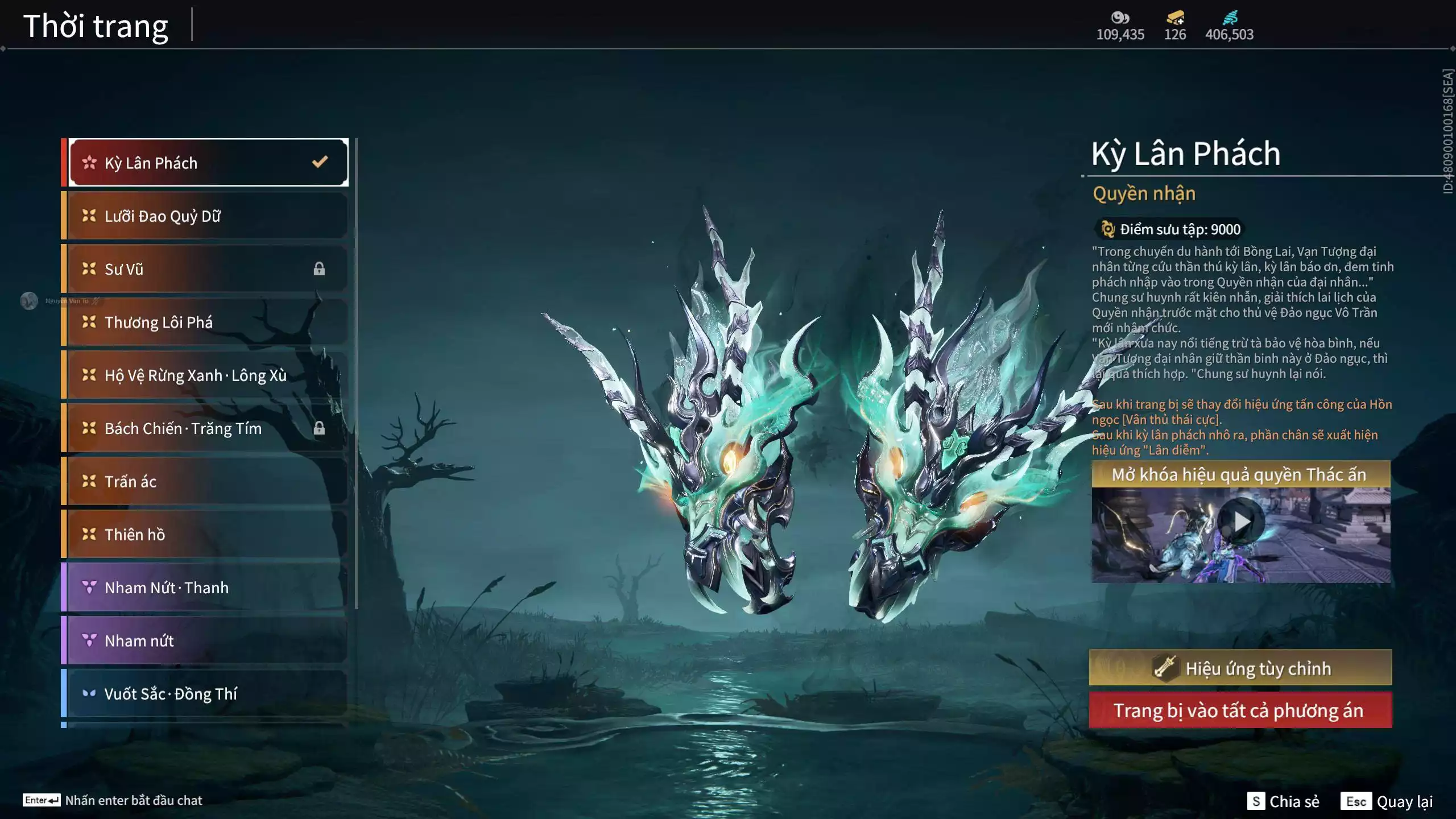Click the Mở khóa hiệu quả quyền banner
1456x819 pixels.
(x=1240, y=474)
